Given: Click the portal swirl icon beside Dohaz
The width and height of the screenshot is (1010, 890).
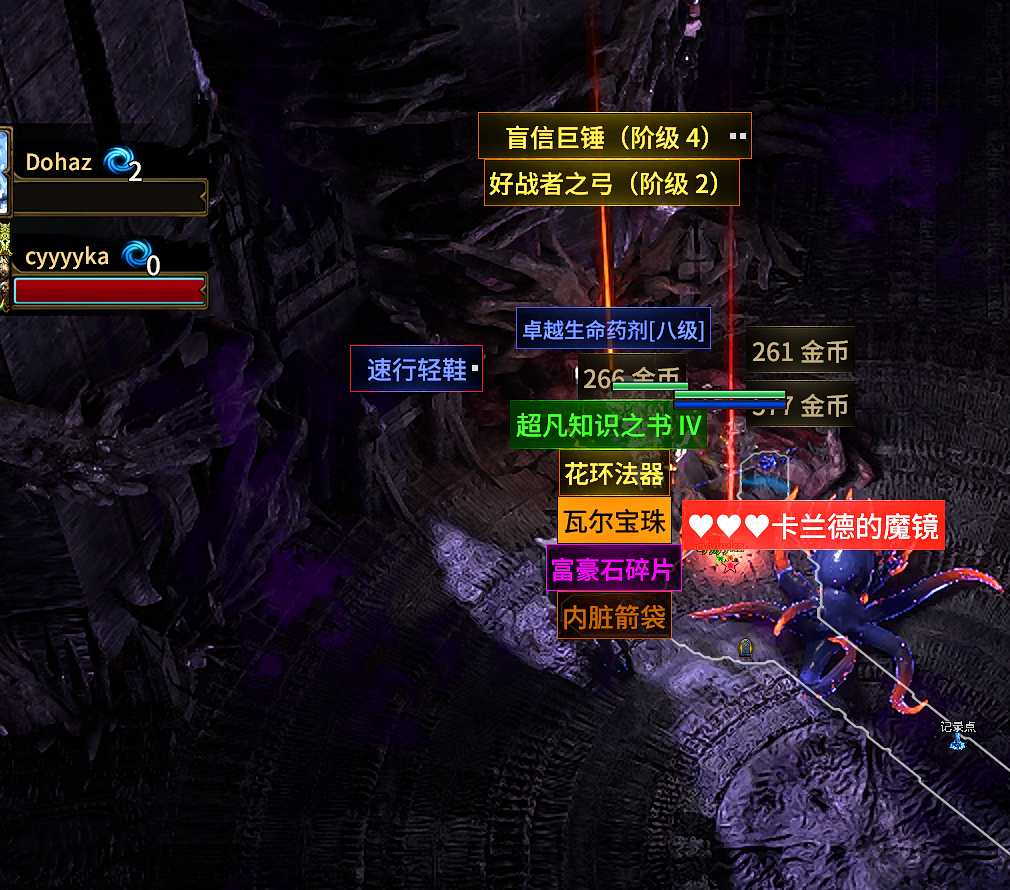Looking at the screenshot, I should [x=118, y=161].
